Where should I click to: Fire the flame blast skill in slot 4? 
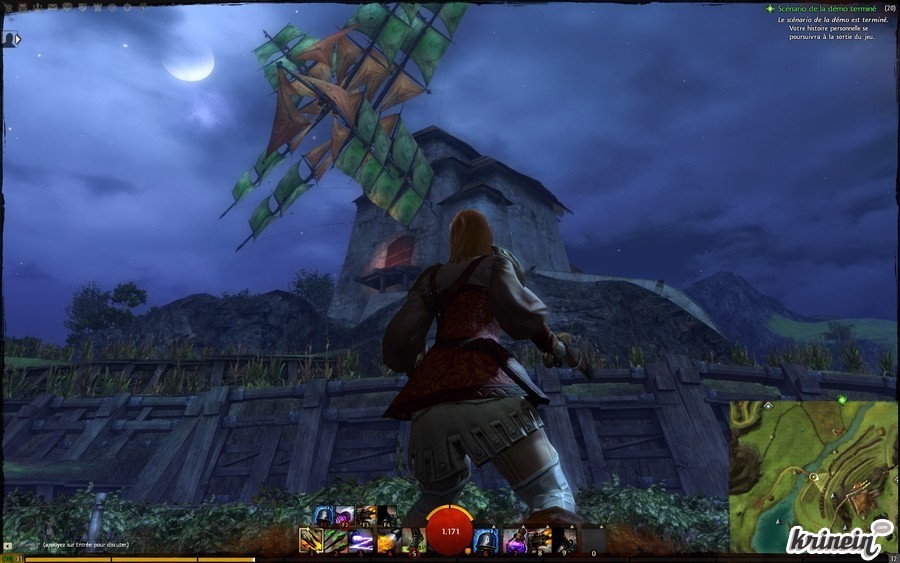click(387, 541)
